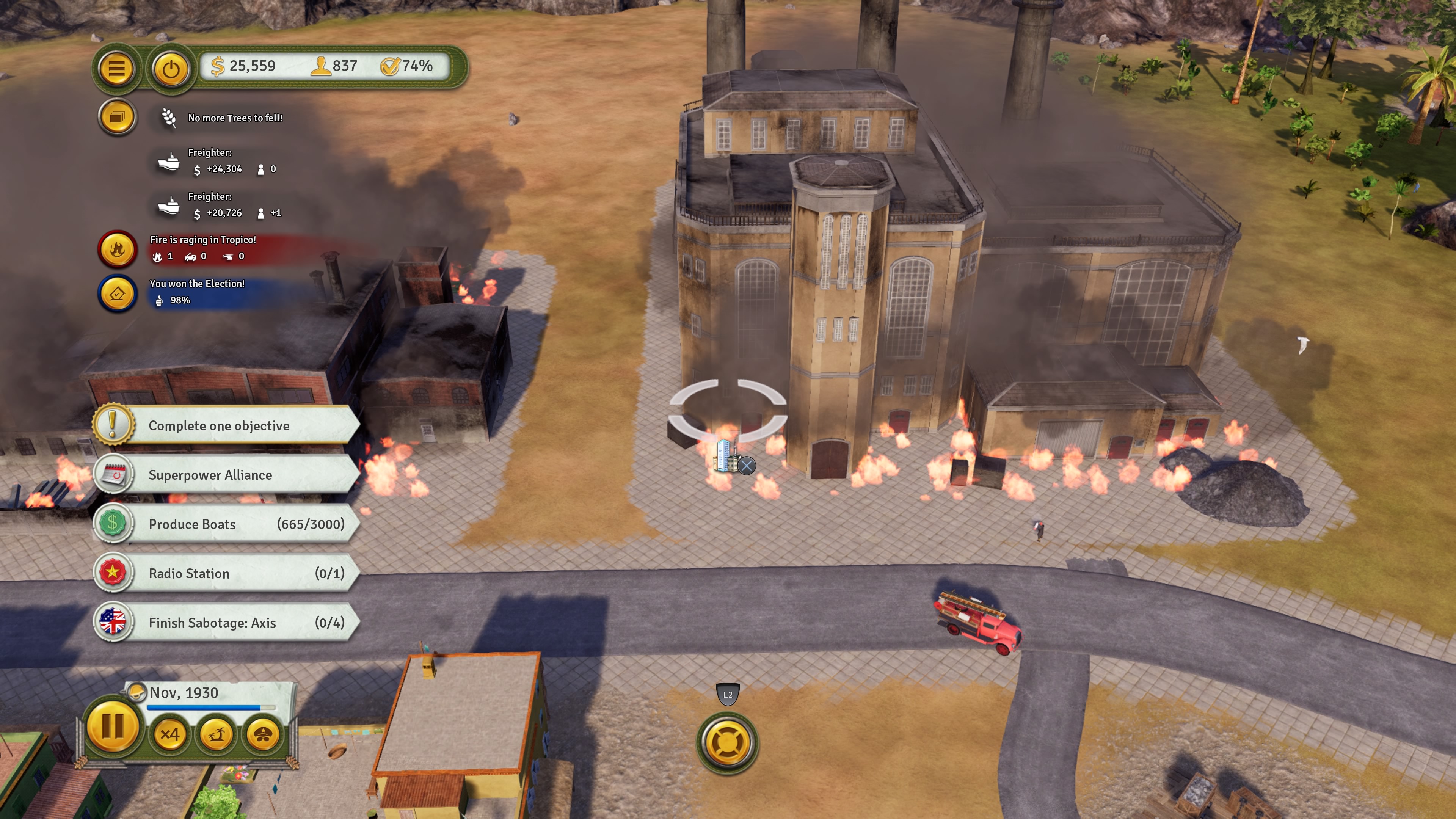Image resolution: width=1456 pixels, height=819 pixels.
Task: Select the Produce Boats objective
Action: click(x=226, y=524)
